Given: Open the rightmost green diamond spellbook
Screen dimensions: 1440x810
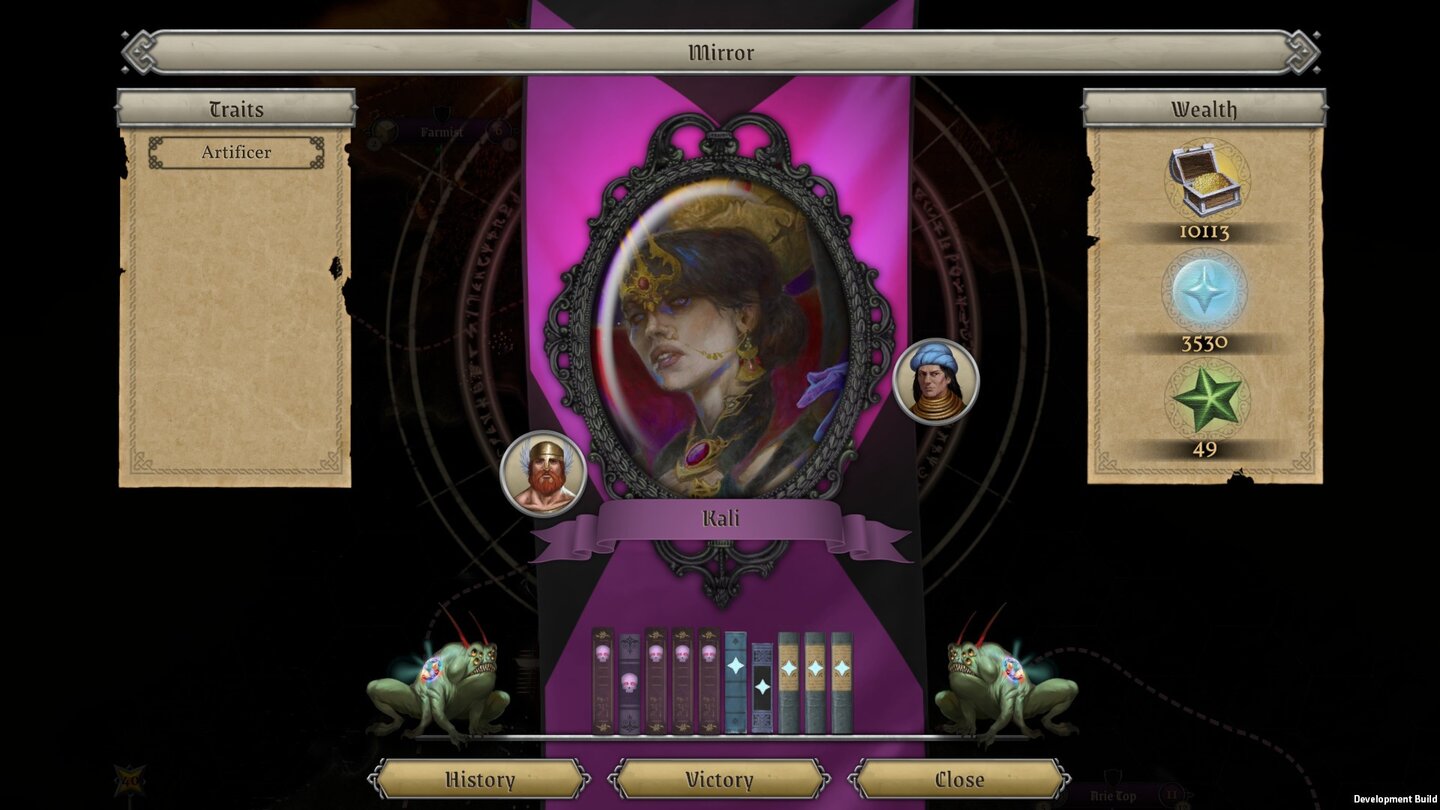Looking at the screenshot, I should coord(840,680).
